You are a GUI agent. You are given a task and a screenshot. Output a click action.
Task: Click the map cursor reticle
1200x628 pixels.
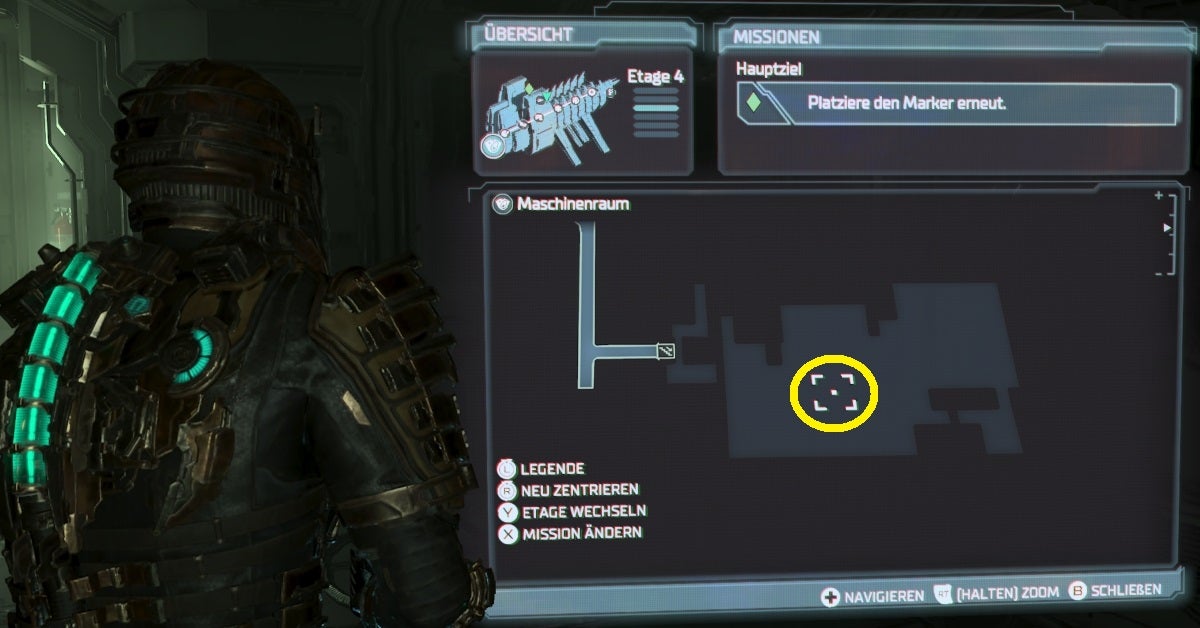click(x=835, y=392)
